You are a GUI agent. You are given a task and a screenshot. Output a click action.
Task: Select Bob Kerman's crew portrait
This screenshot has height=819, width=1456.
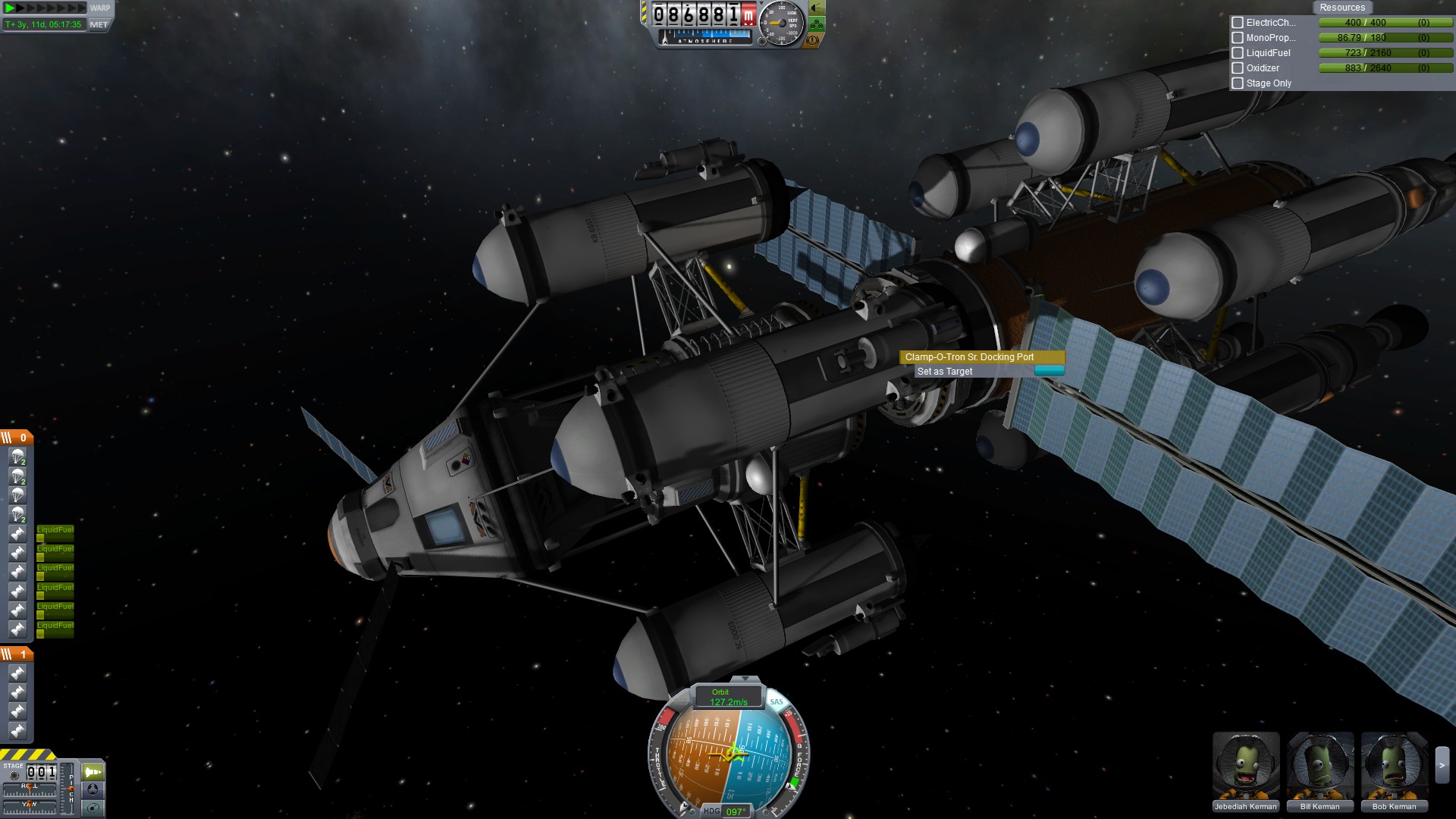click(x=1394, y=766)
